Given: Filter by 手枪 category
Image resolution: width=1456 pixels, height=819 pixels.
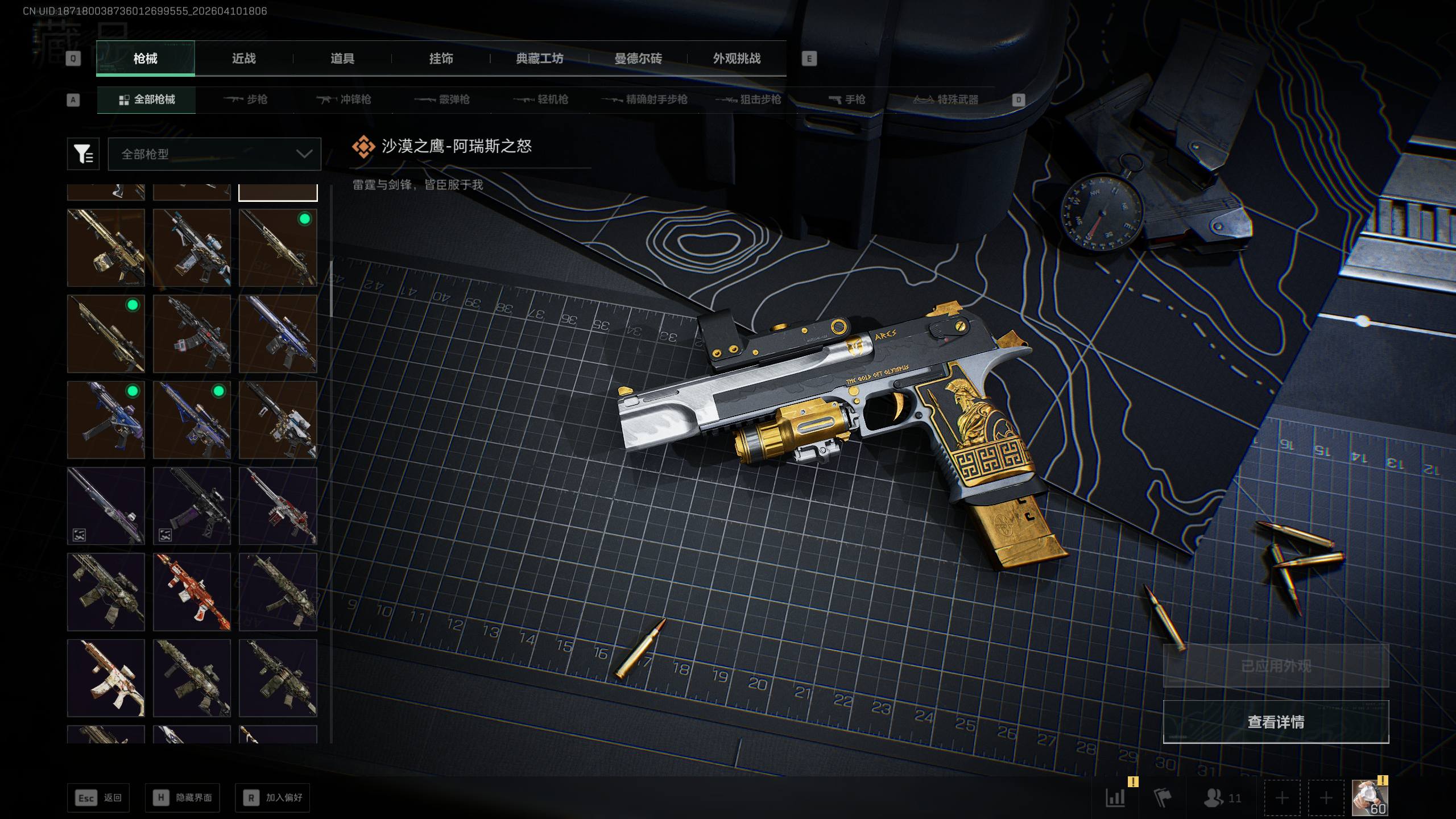Looking at the screenshot, I should 847,100.
